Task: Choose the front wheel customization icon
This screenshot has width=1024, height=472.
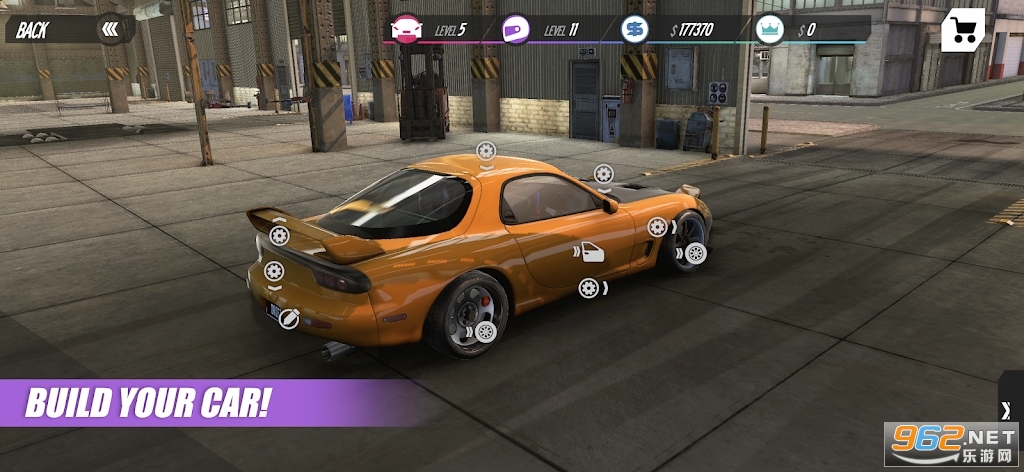Action: (695, 254)
